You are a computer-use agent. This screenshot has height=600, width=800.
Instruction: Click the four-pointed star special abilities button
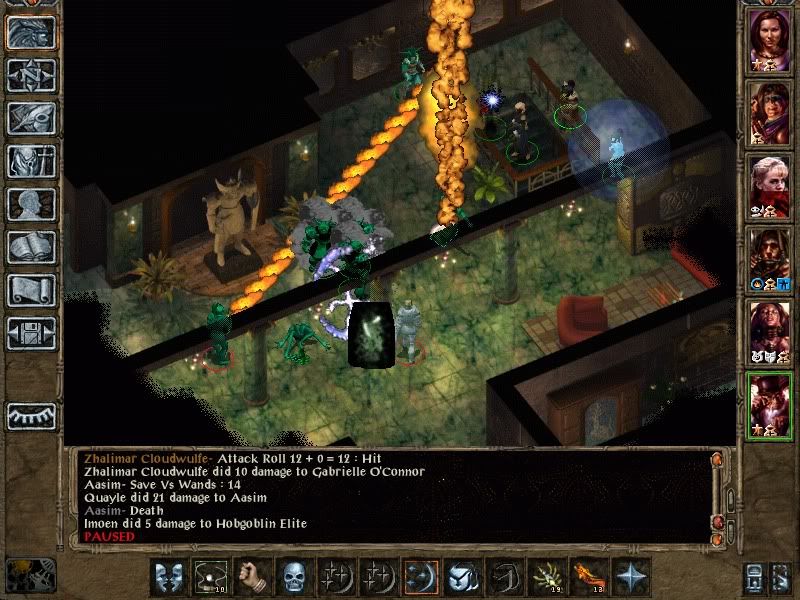point(631,577)
